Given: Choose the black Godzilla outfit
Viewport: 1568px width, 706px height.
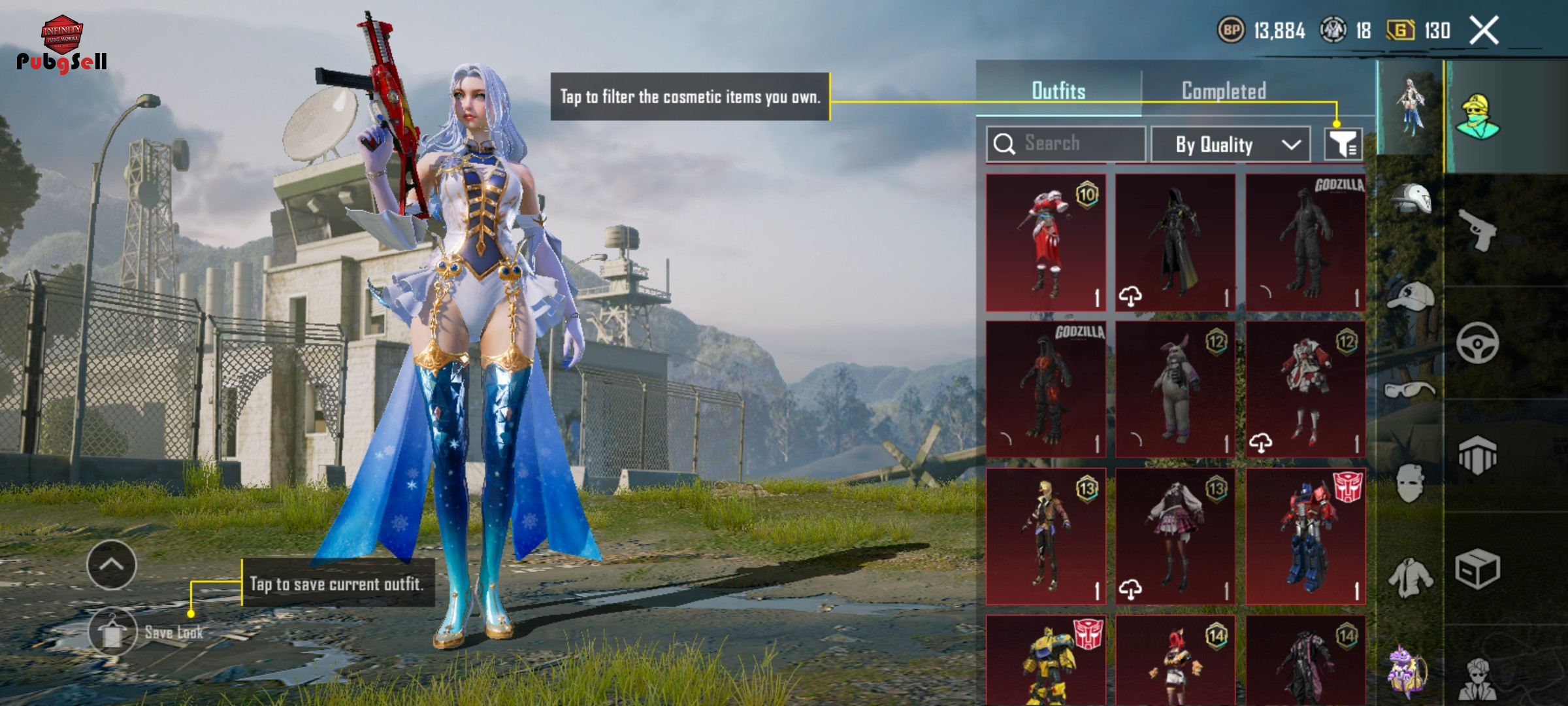Looking at the screenshot, I should click(1305, 243).
